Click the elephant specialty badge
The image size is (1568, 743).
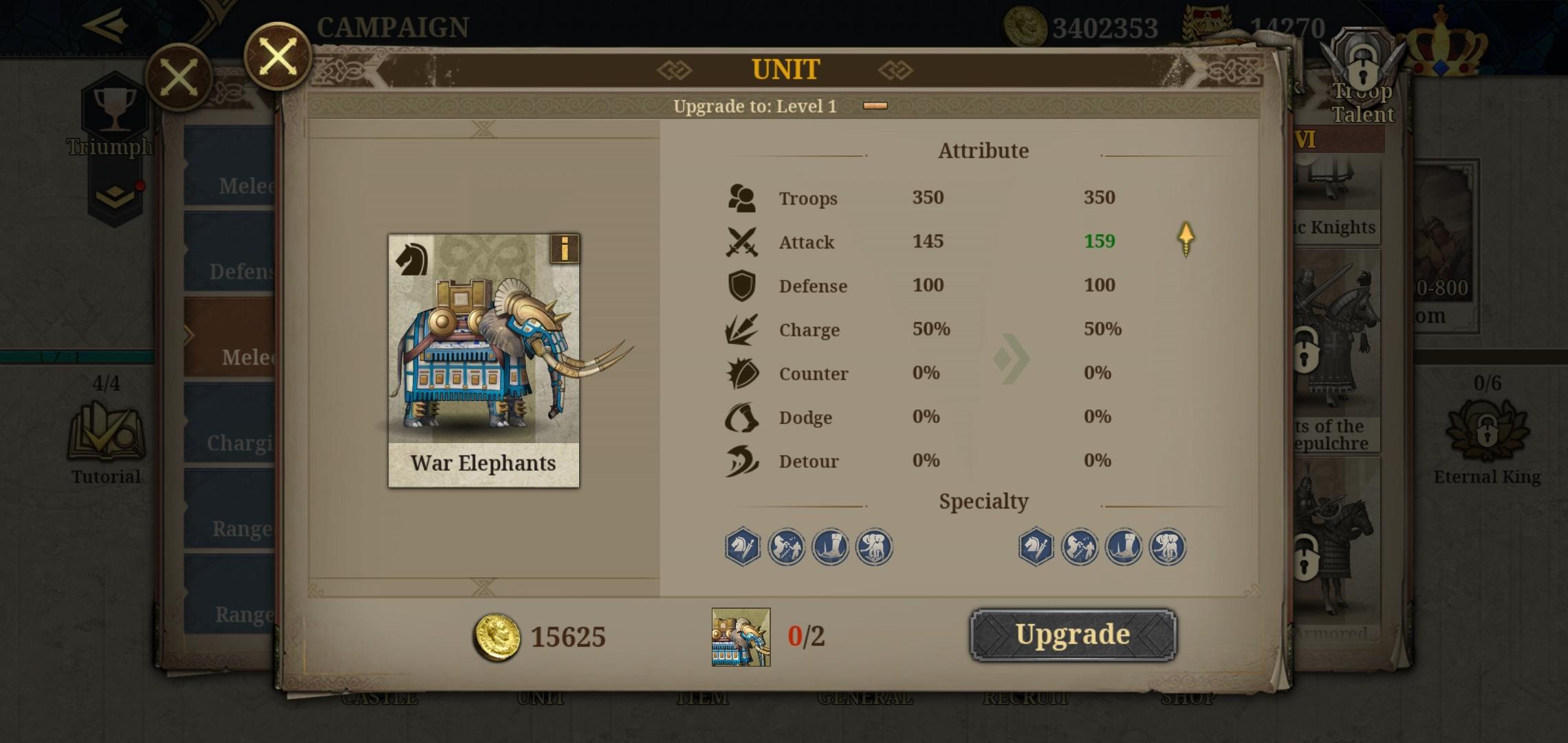point(874,546)
